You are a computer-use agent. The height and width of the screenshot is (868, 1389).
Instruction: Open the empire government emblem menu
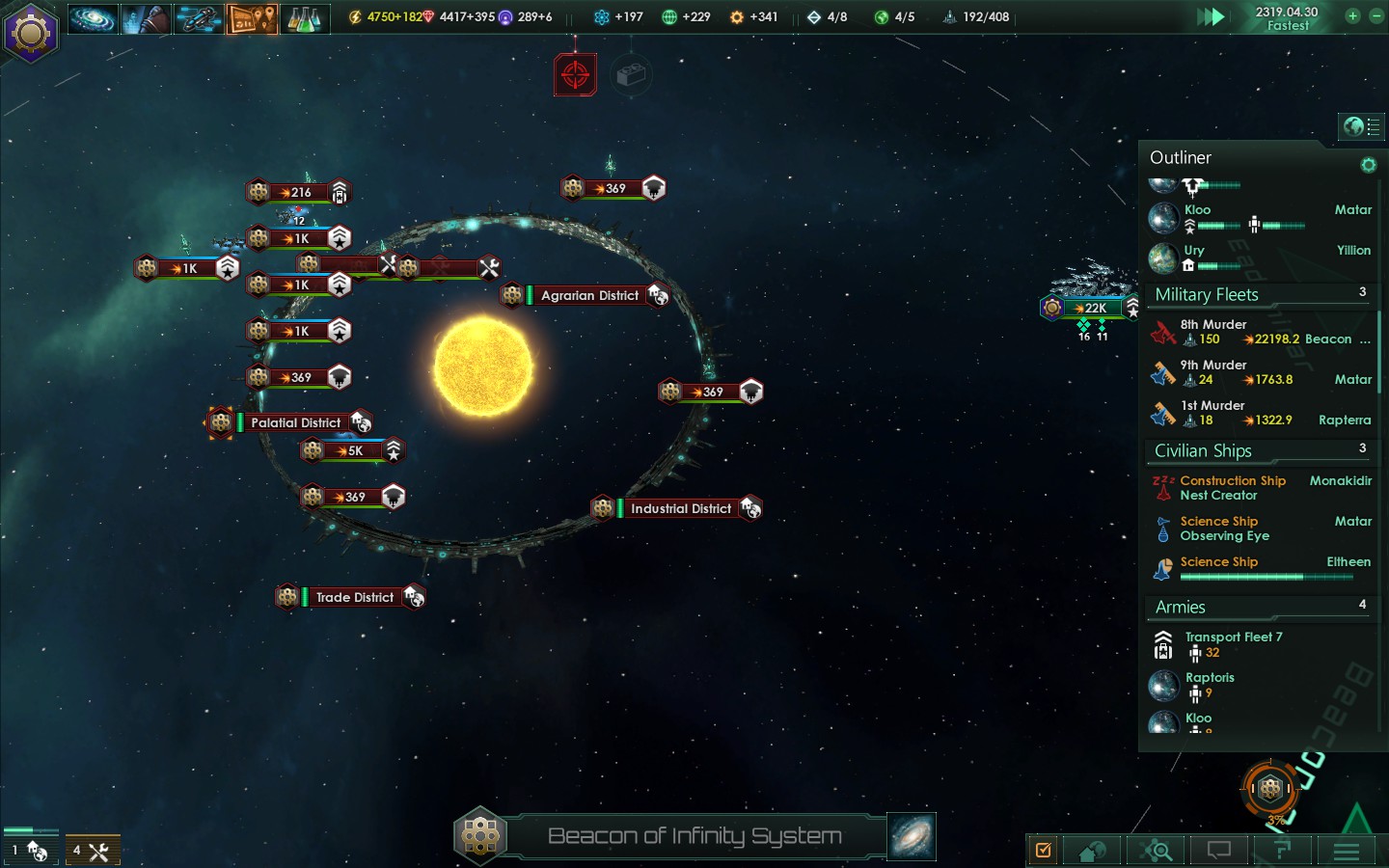(x=31, y=33)
